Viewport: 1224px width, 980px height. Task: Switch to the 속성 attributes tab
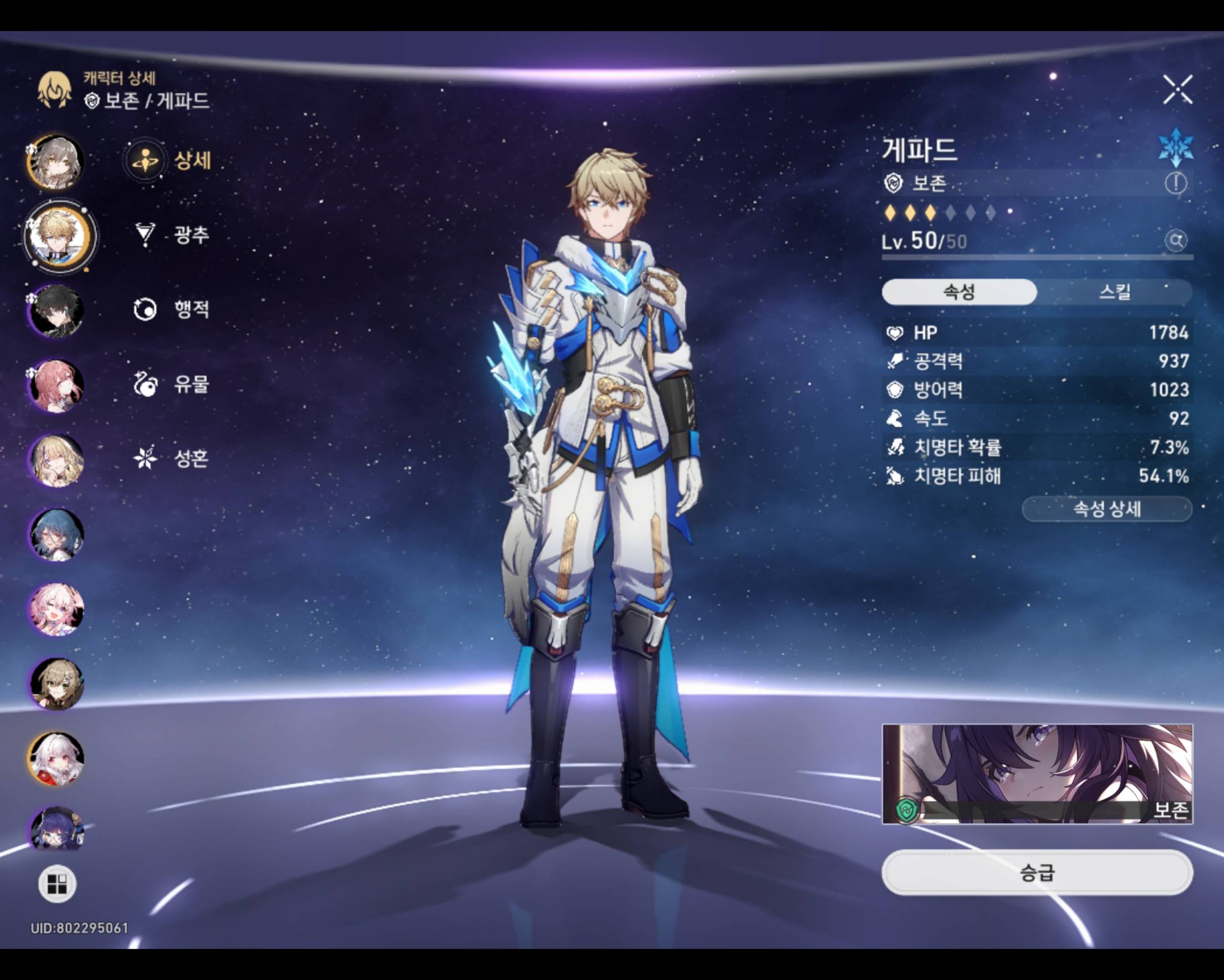959,292
